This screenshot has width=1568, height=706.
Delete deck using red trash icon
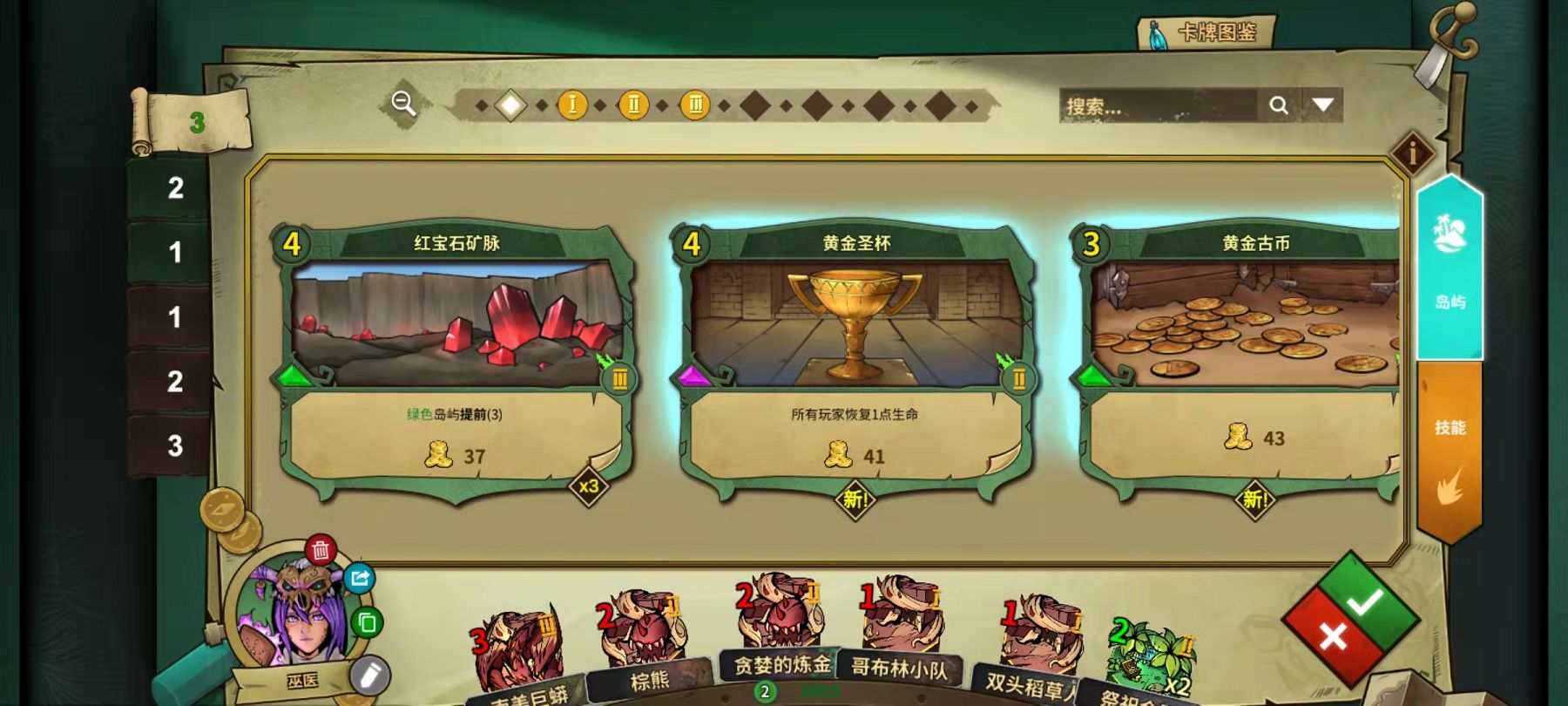tap(321, 550)
